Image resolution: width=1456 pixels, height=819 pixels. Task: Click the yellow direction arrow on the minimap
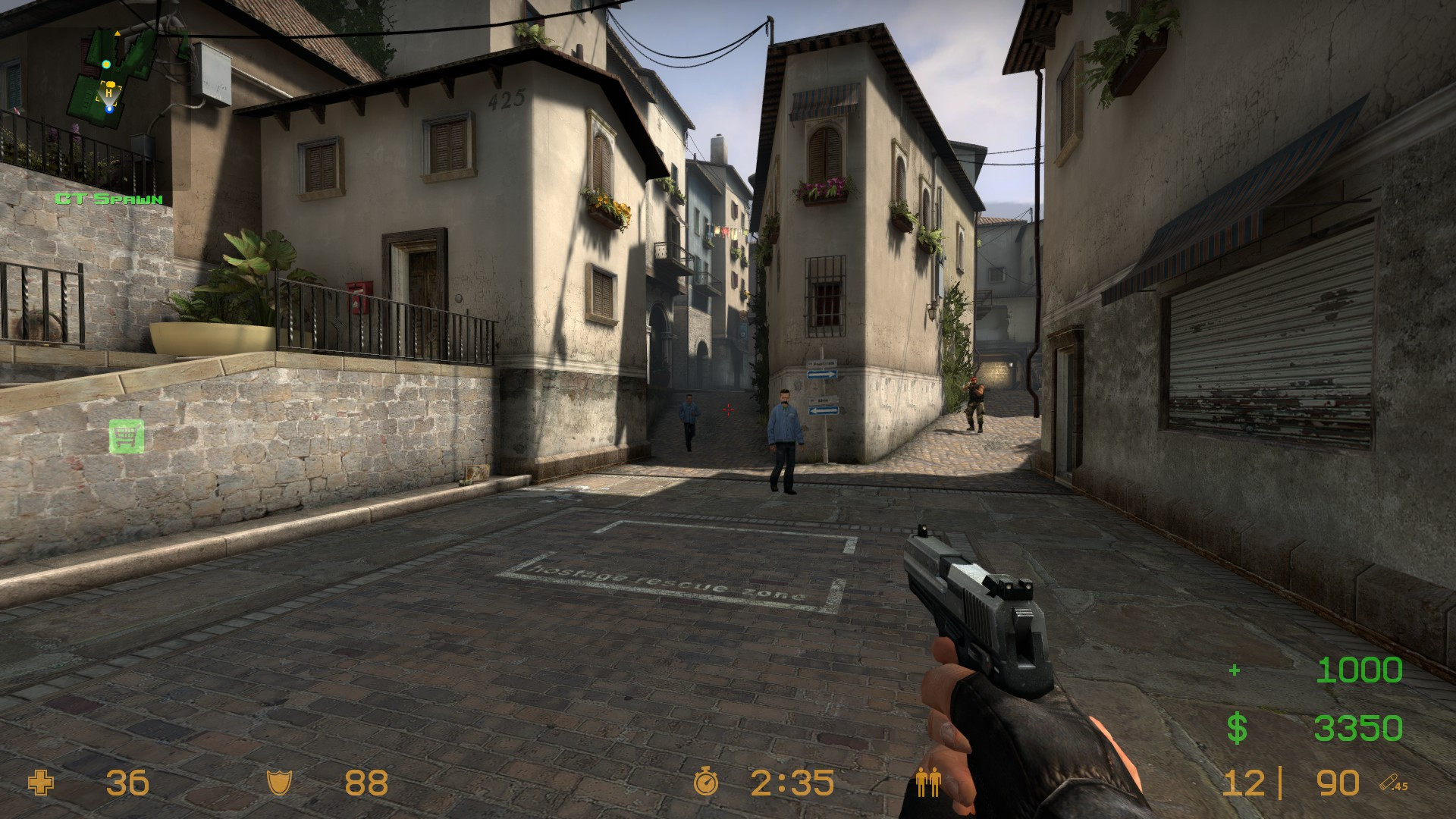click(118, 33)
